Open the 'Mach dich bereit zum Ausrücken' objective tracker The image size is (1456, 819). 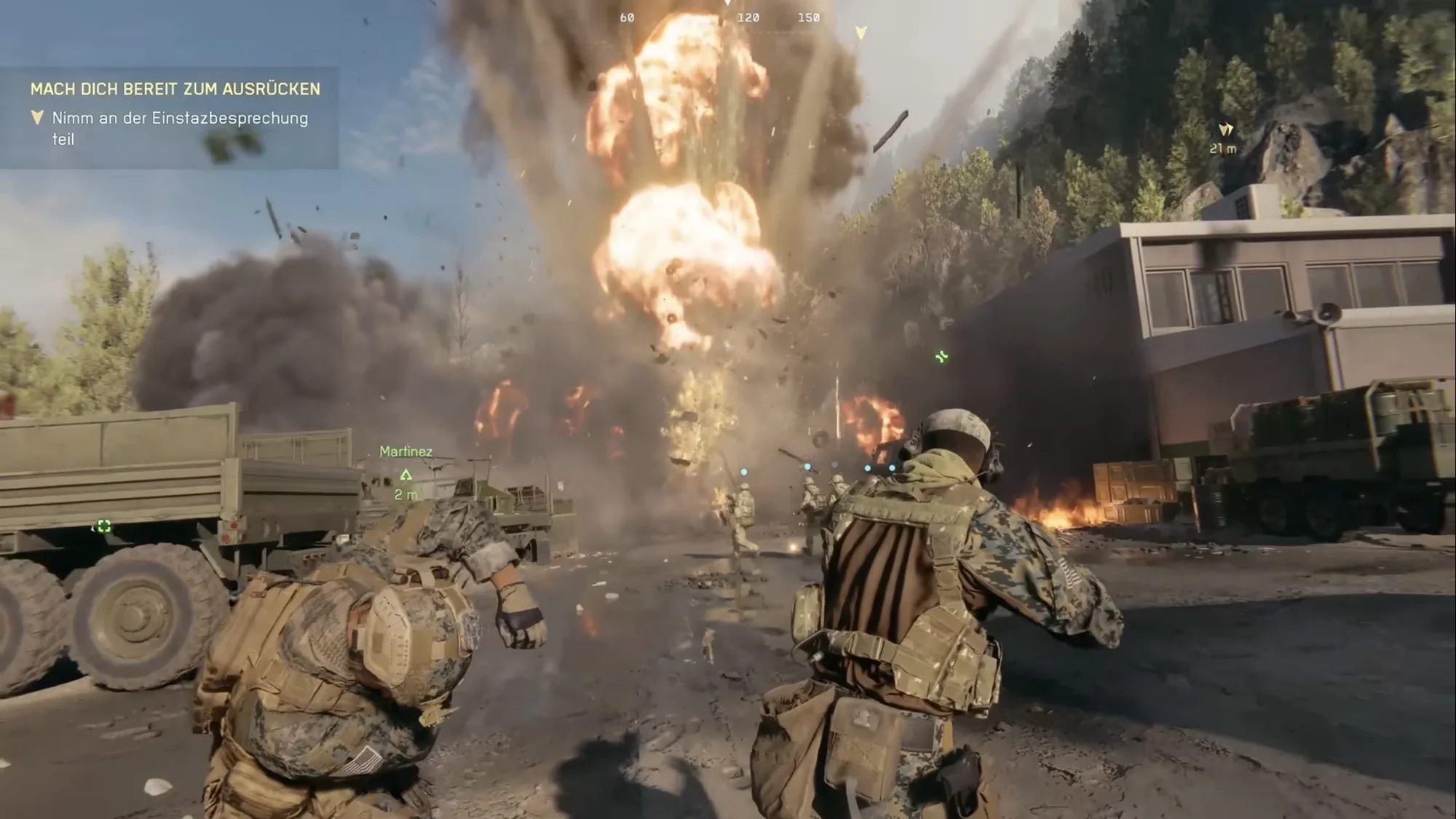pos(175,89)
